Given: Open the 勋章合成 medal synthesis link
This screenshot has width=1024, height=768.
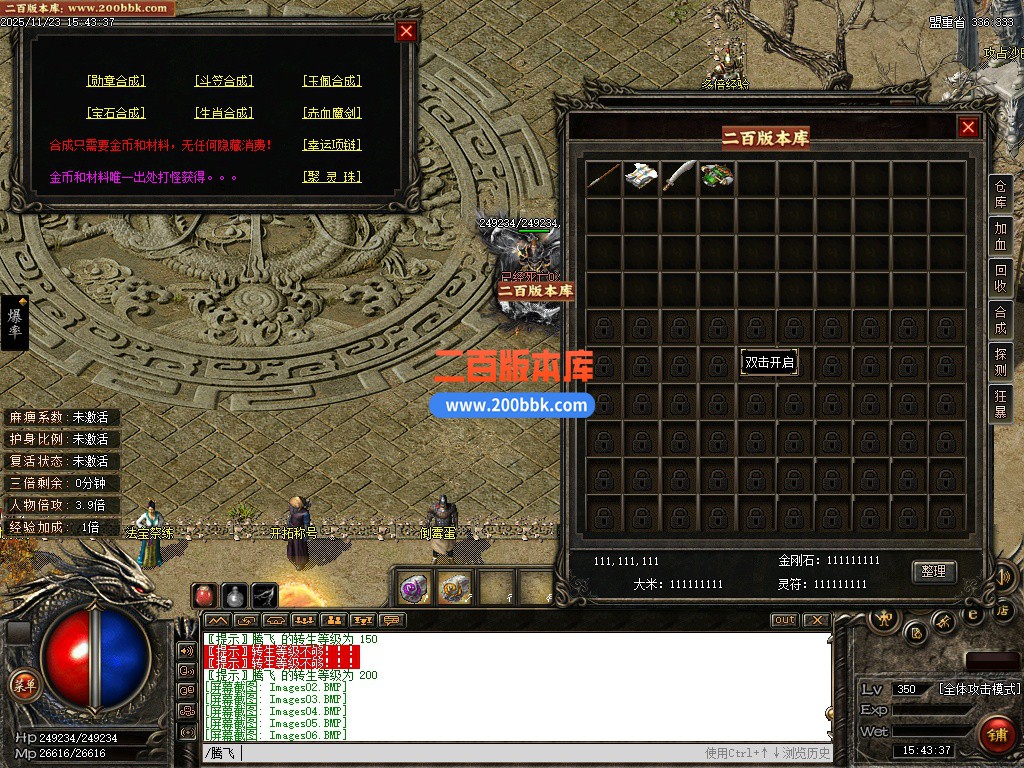Looking at the screenshot, I should tap(116, 81).
